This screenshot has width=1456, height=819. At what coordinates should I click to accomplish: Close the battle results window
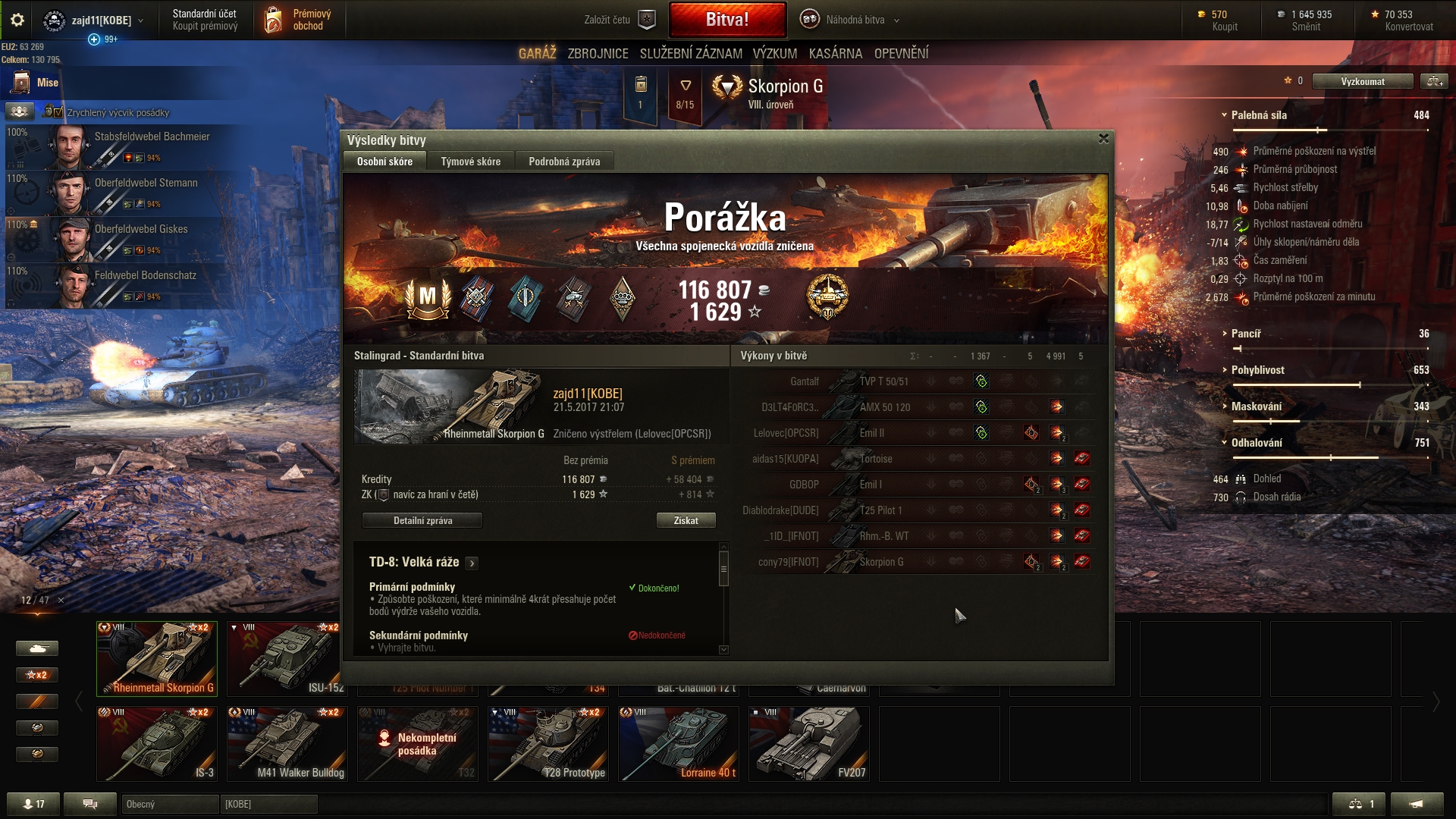(x=1103, y=139)
